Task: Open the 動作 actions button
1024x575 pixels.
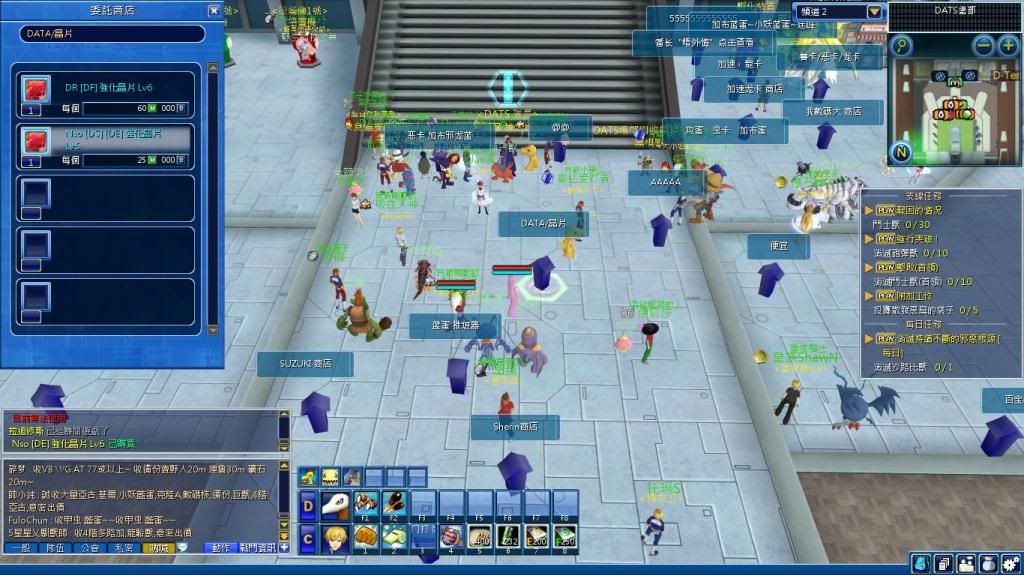Action: point(221,548)
